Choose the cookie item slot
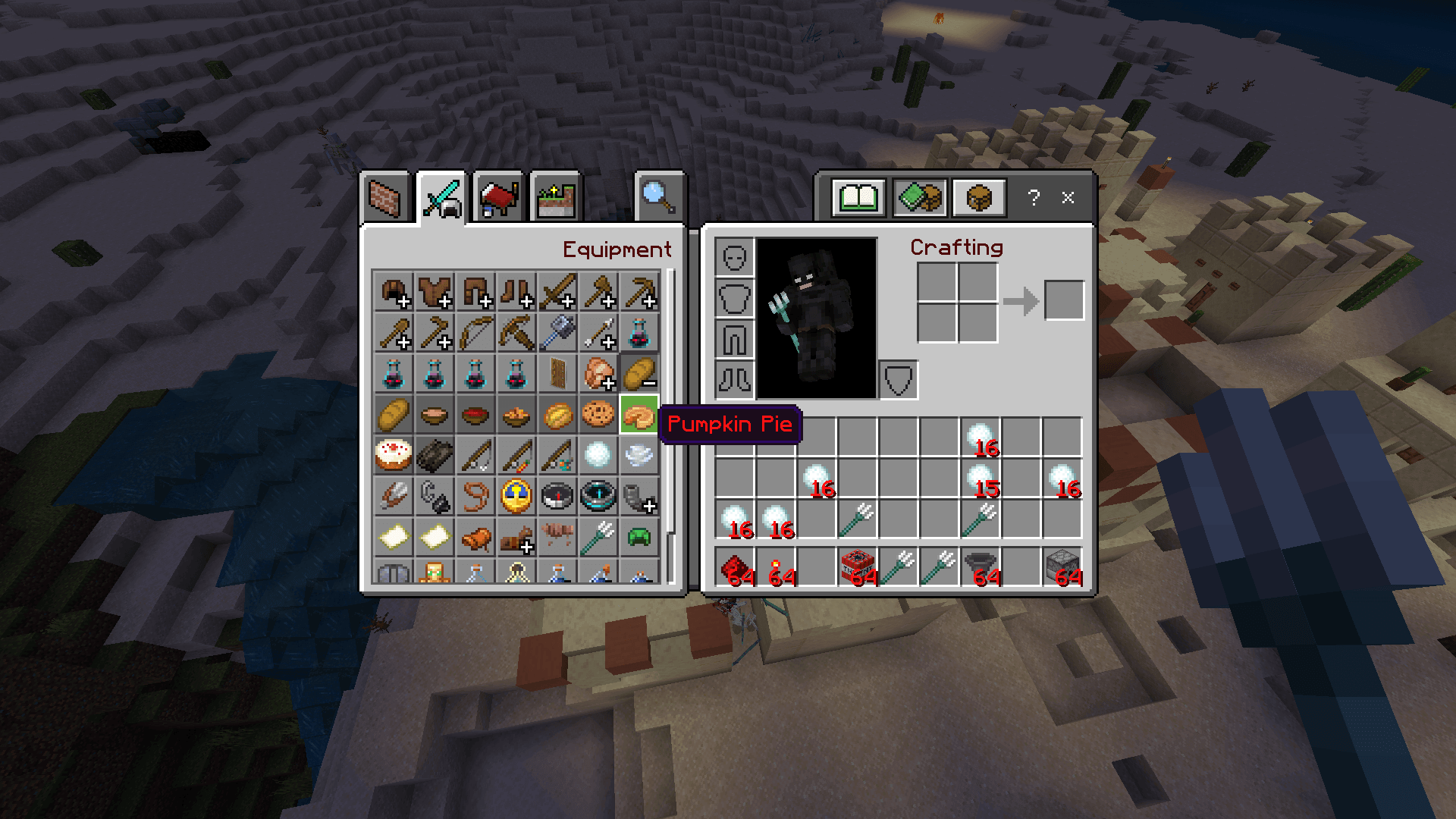 click(x=598, y=415)
